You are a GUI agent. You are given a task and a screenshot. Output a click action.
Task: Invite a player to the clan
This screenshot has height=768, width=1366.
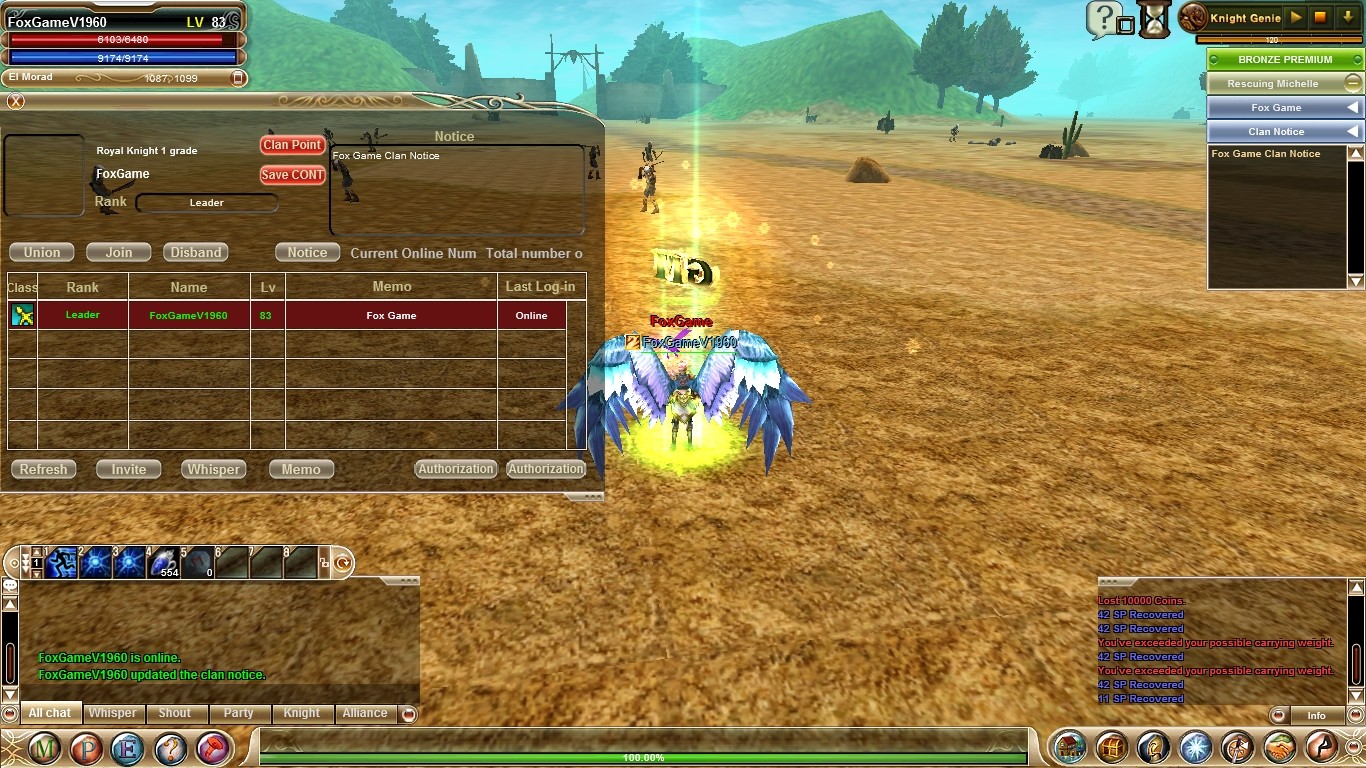click(x=129, y=470)
